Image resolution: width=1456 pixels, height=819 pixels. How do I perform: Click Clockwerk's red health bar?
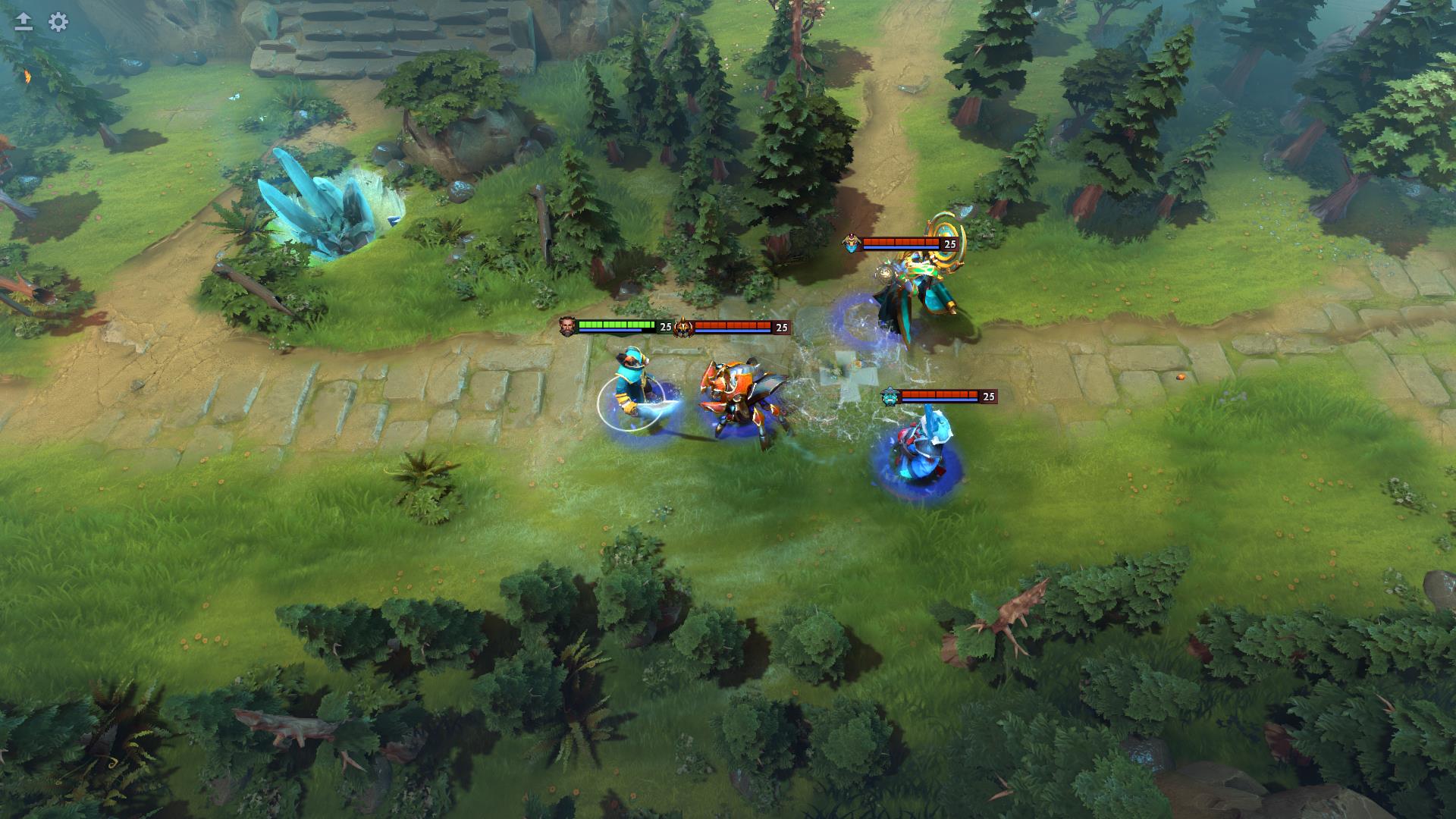point(732,324)
